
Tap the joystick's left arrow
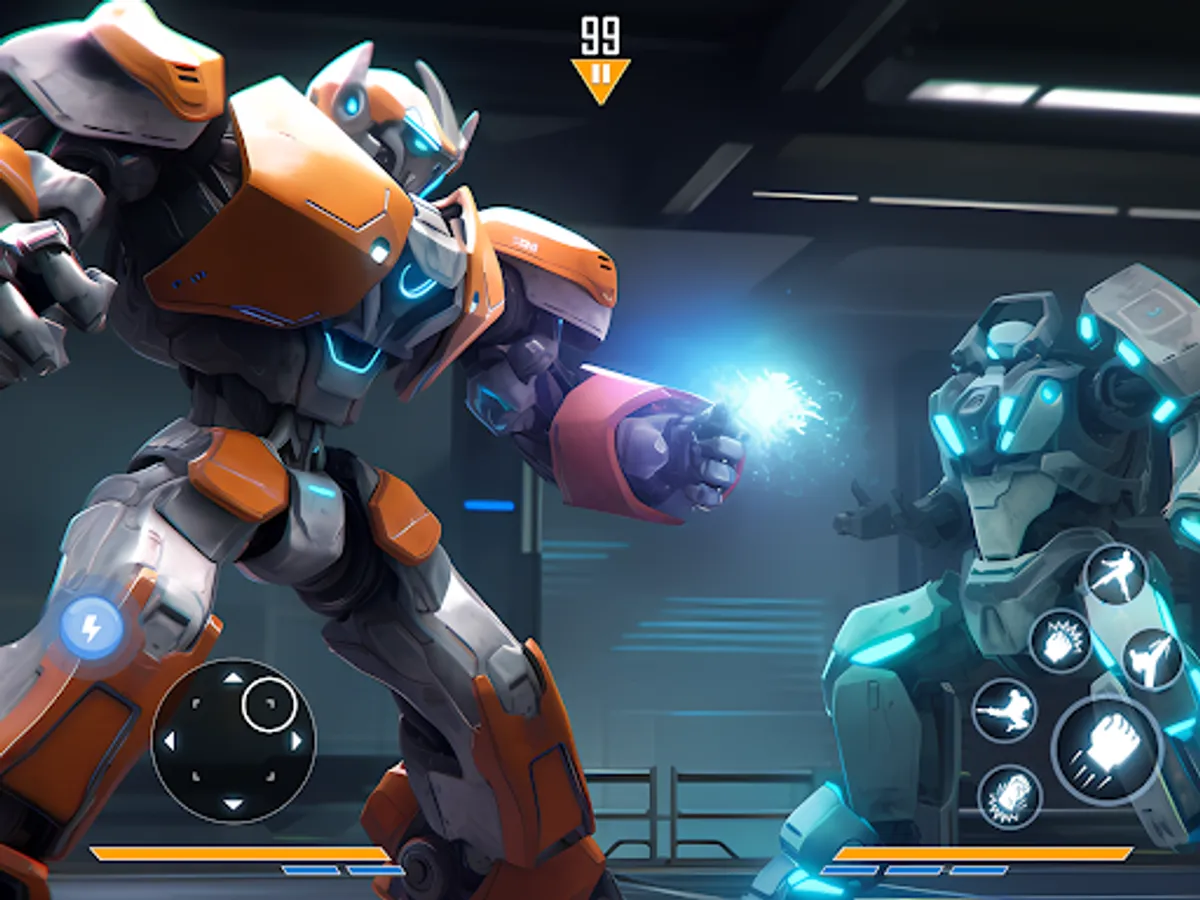pyautogui.click(x=168, y=741)
